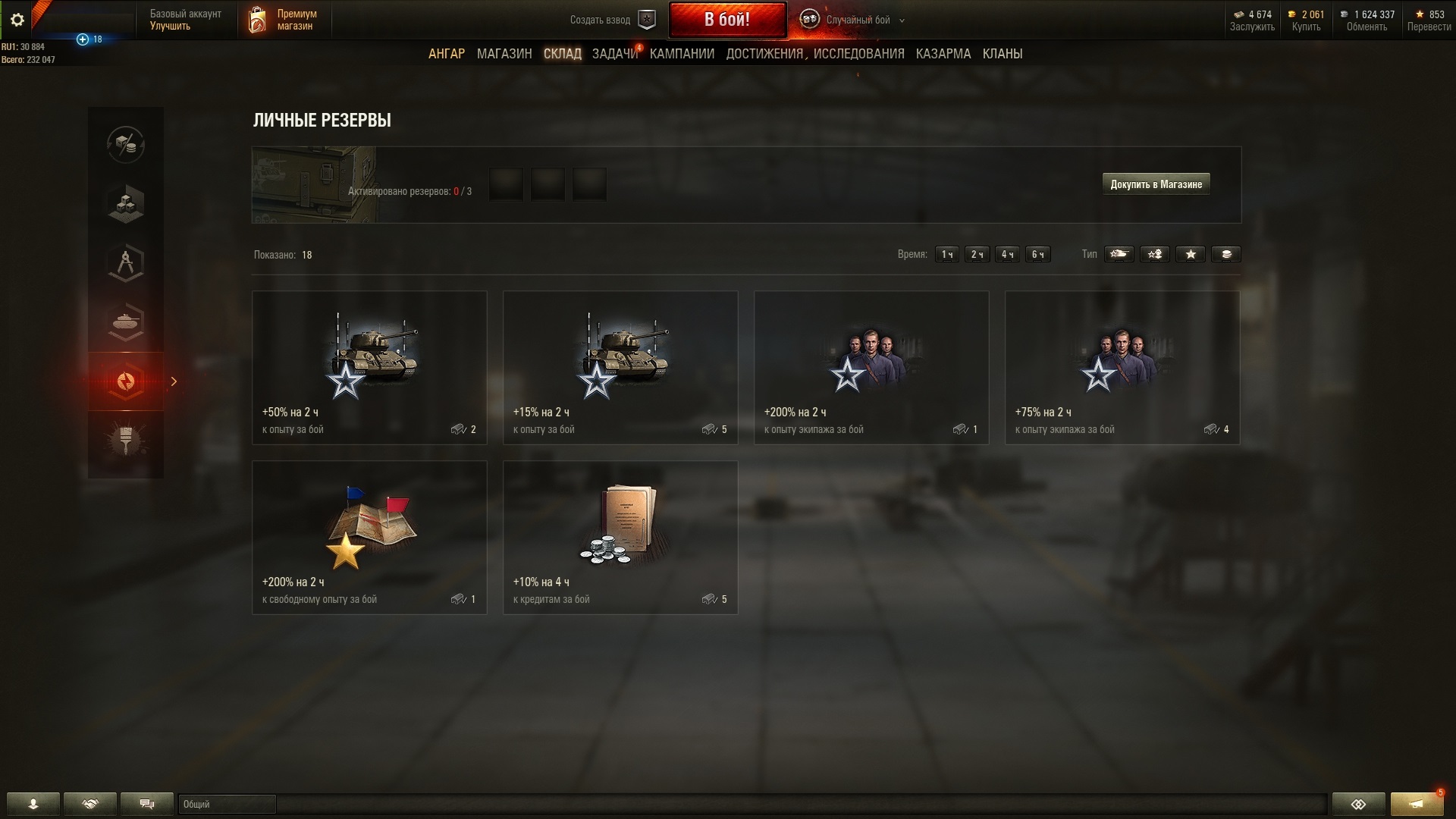Open the vehicles tank section in sidebar
The height and width of the screenshot is (819, 1456).
pyautogui.click(x=126, y=322)
